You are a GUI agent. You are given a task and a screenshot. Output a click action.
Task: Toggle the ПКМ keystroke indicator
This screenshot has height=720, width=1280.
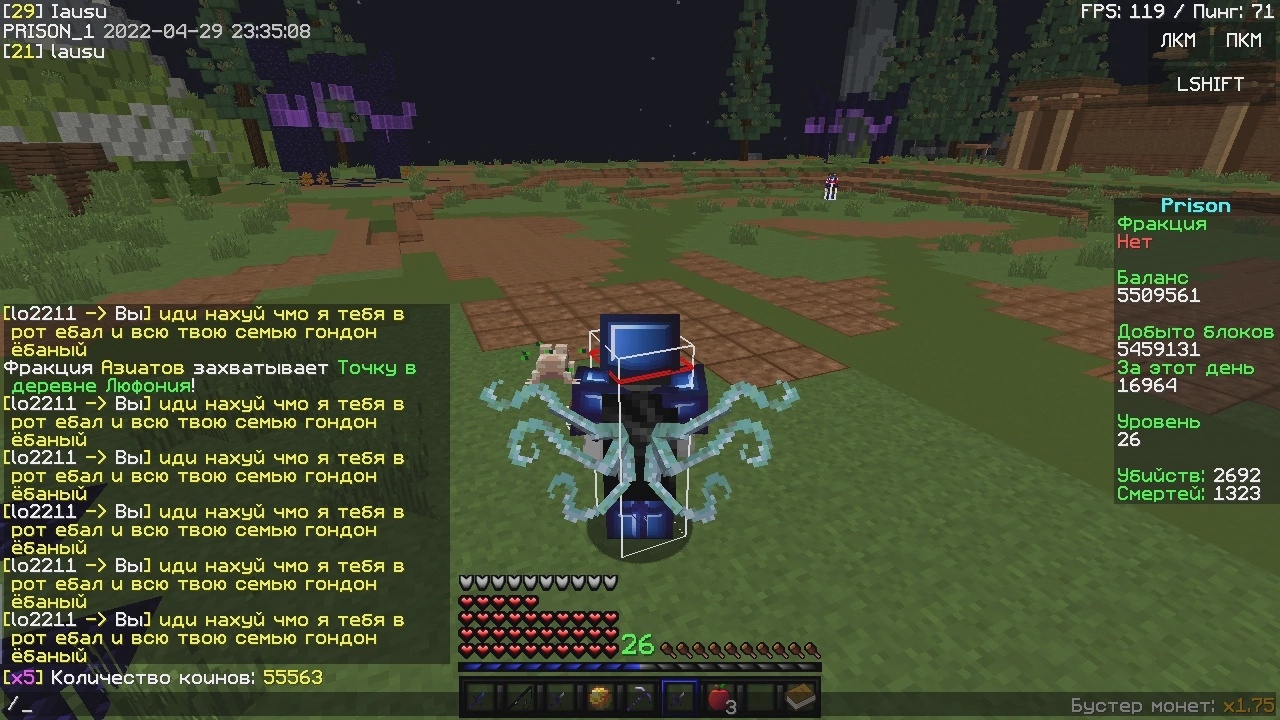coord(1243,41)
